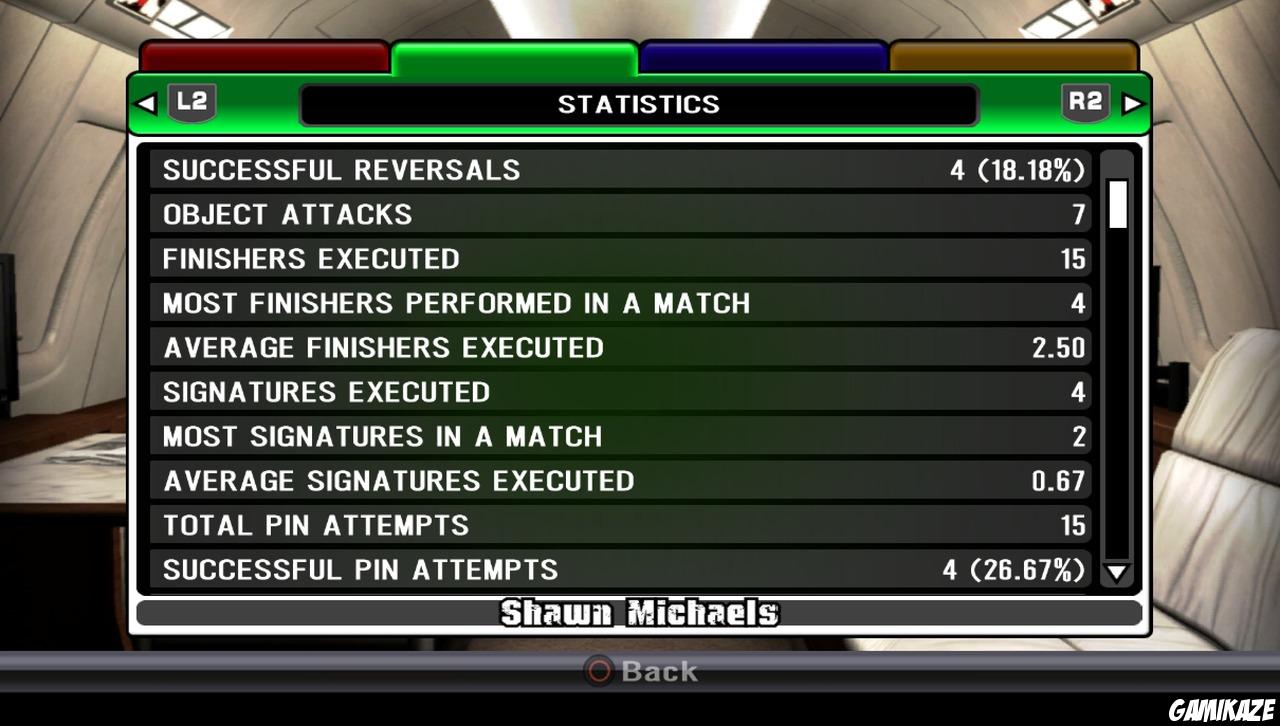Expand the Successful Reversals entry
Screen dimensions: 1280x726
coord(620,169)
